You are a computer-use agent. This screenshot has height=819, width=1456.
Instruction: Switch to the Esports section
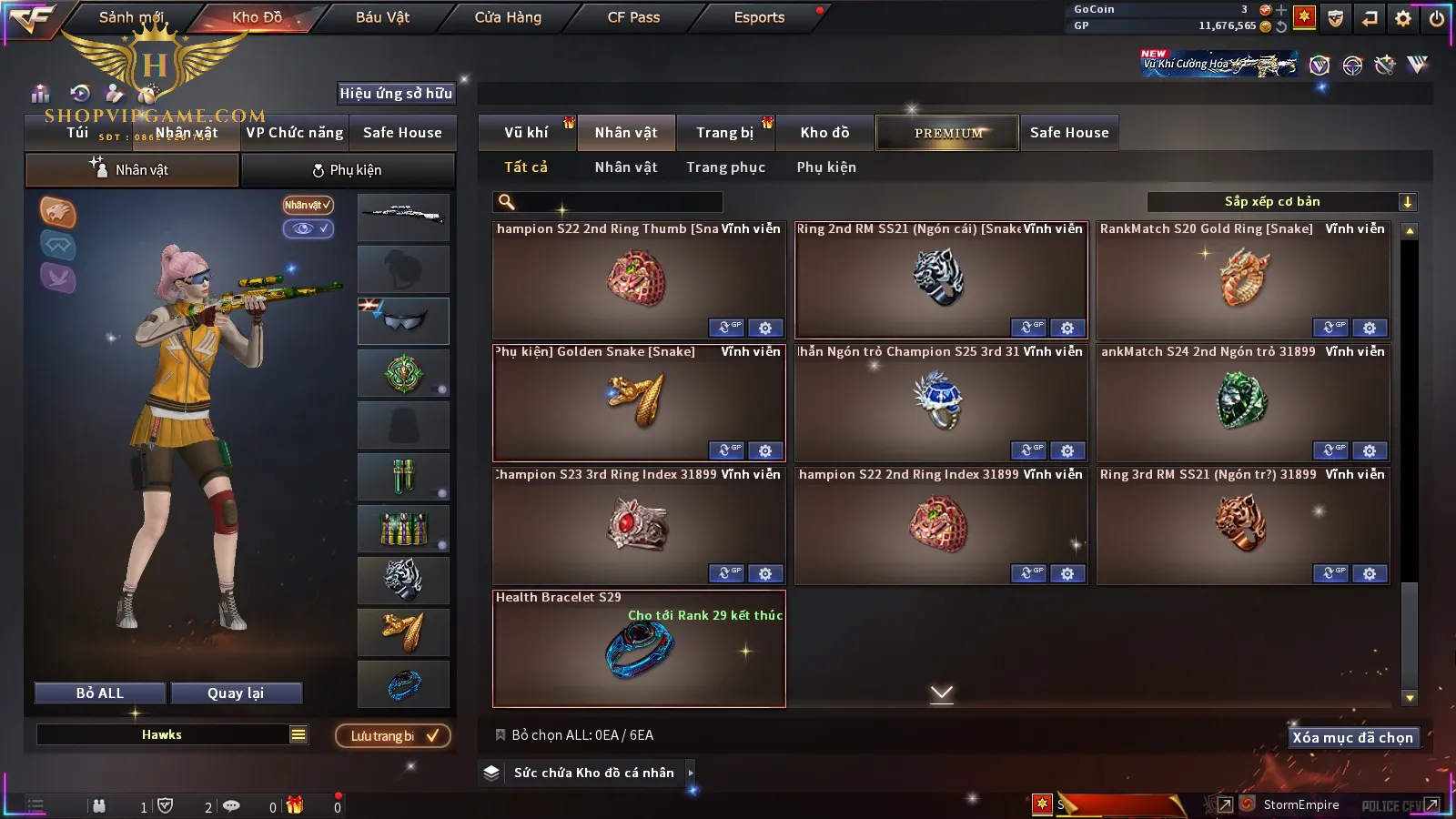[x=759, y=17]
